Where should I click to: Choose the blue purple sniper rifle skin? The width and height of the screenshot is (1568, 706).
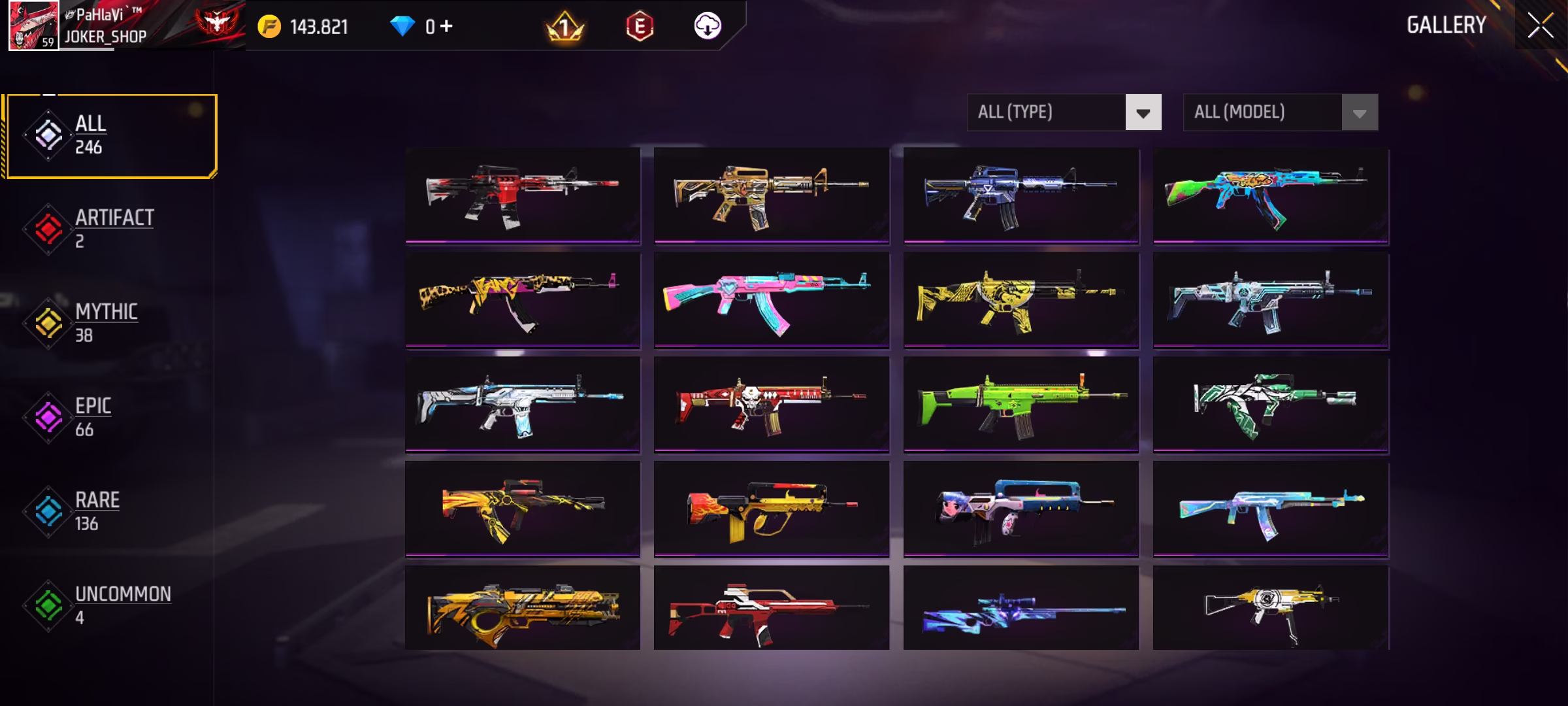click(1021, 609)
